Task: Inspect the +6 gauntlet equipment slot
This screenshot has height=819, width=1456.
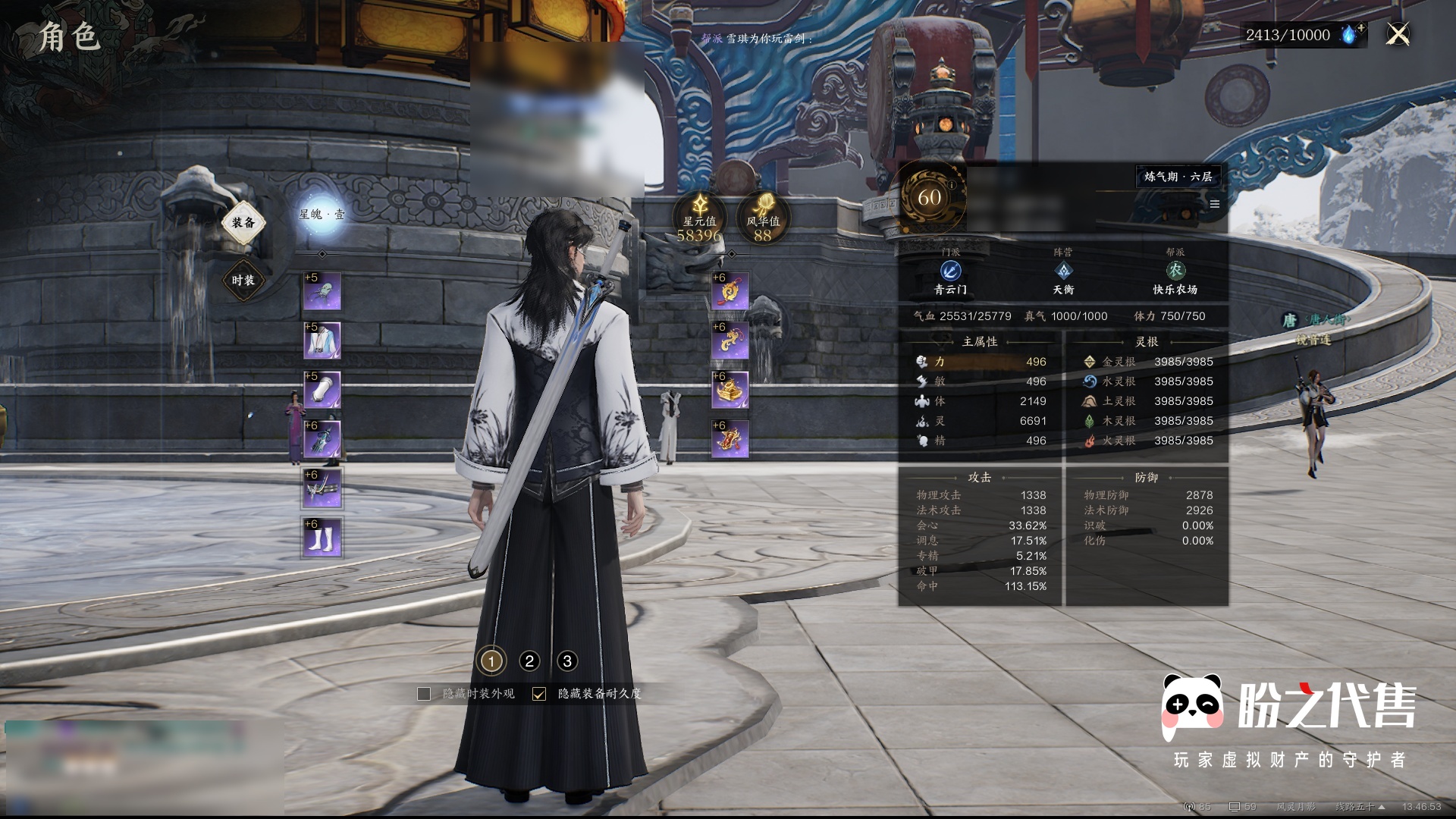Action: tap(322, 440)
